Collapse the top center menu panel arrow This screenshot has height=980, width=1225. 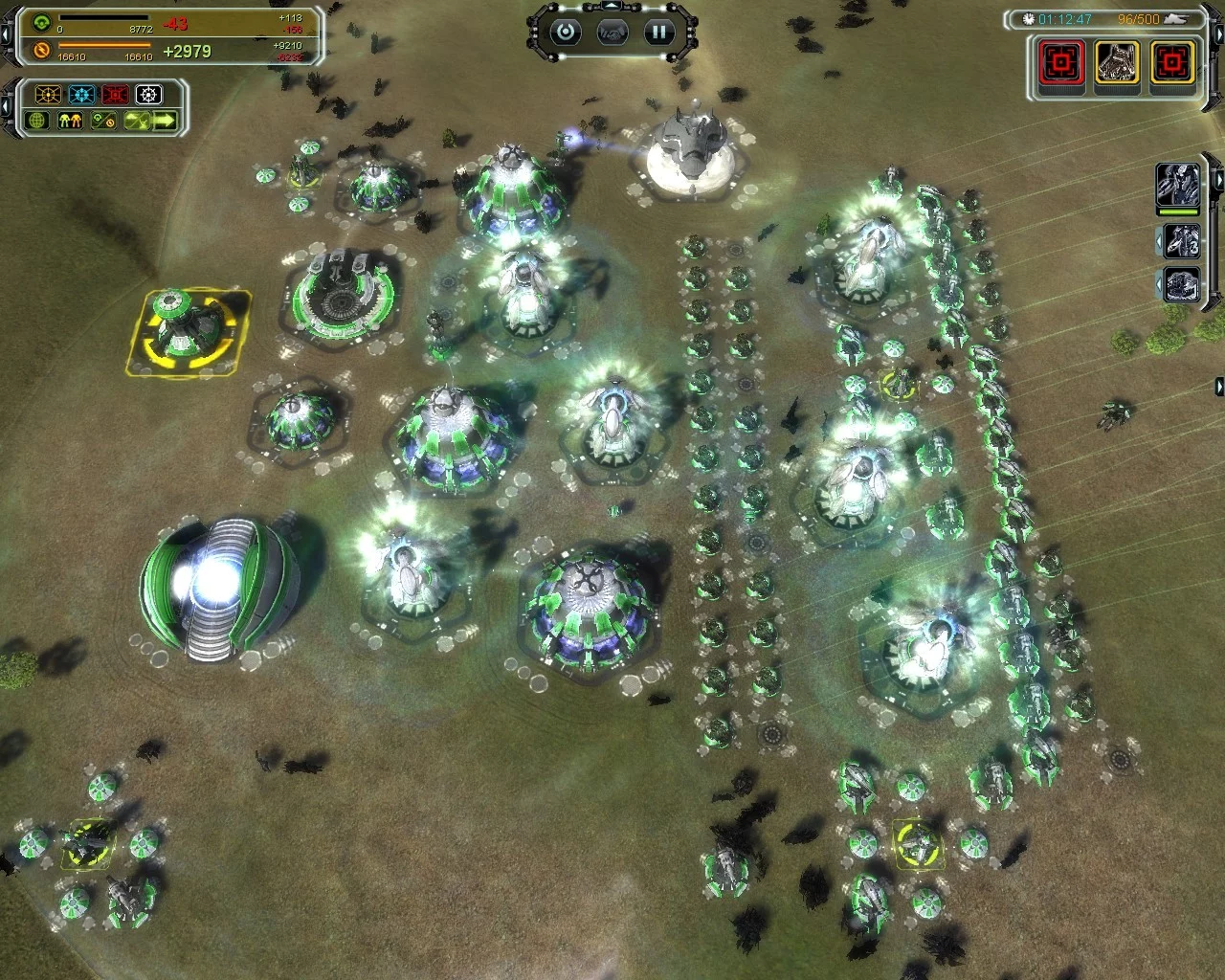pyautogui.click(x=612, y=6)
